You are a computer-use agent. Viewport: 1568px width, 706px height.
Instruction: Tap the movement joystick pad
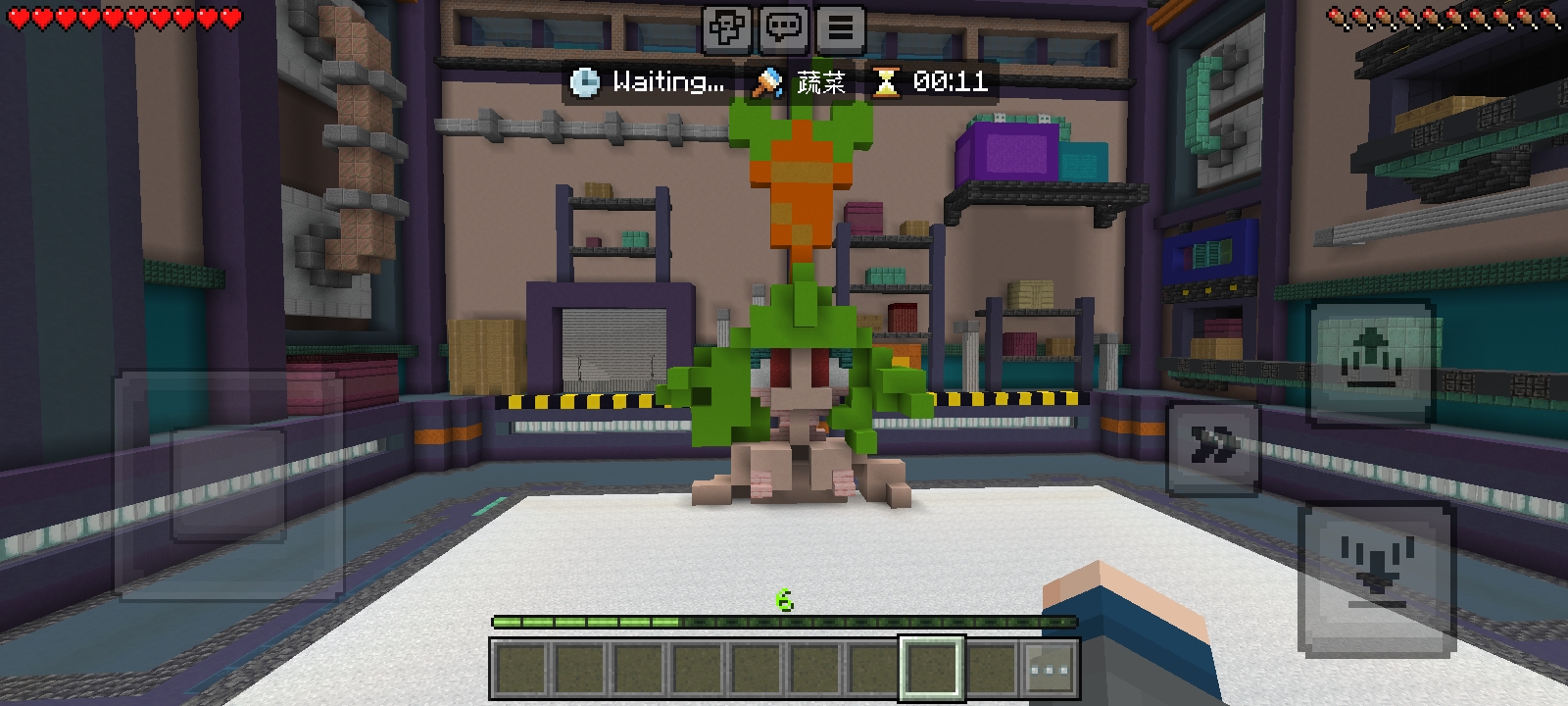coord(229,484)
